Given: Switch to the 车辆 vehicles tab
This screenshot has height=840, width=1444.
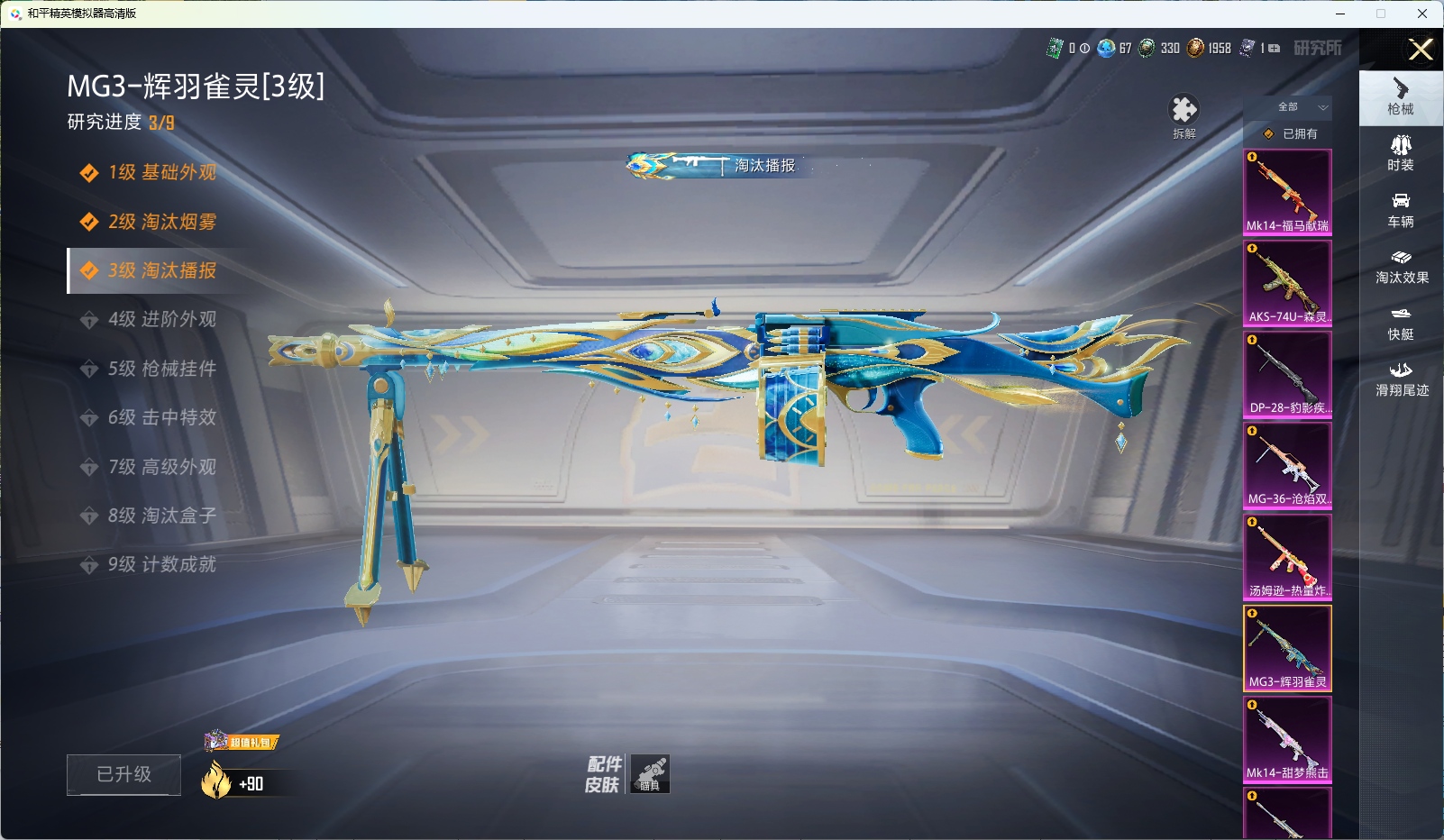Looking at the screenshot, I should pyautogui.click(x=1400, y=210).
